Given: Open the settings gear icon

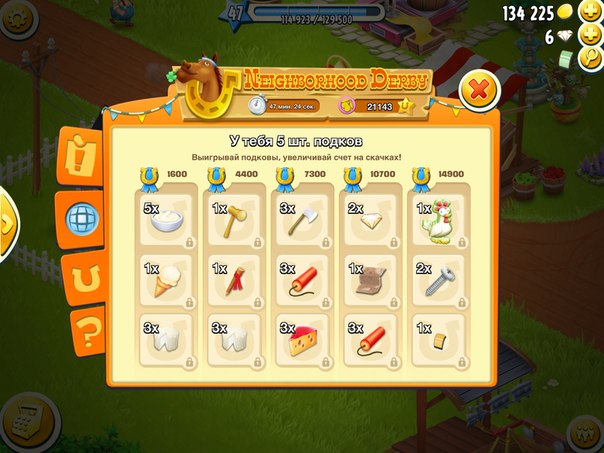Looking at the screenshot, I should click(x=15, y=18).
